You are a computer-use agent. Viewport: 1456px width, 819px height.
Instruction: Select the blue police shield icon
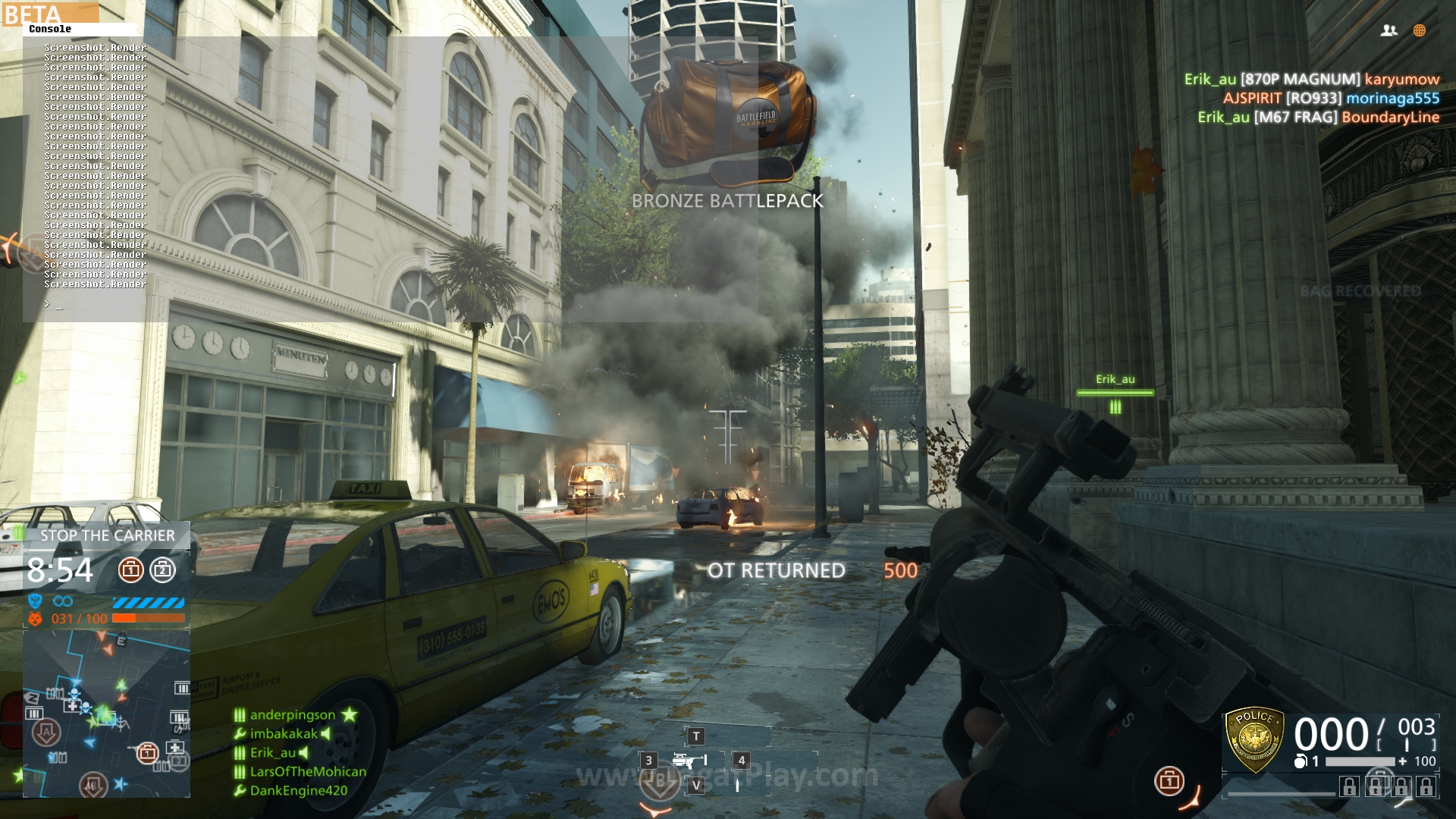34,600
